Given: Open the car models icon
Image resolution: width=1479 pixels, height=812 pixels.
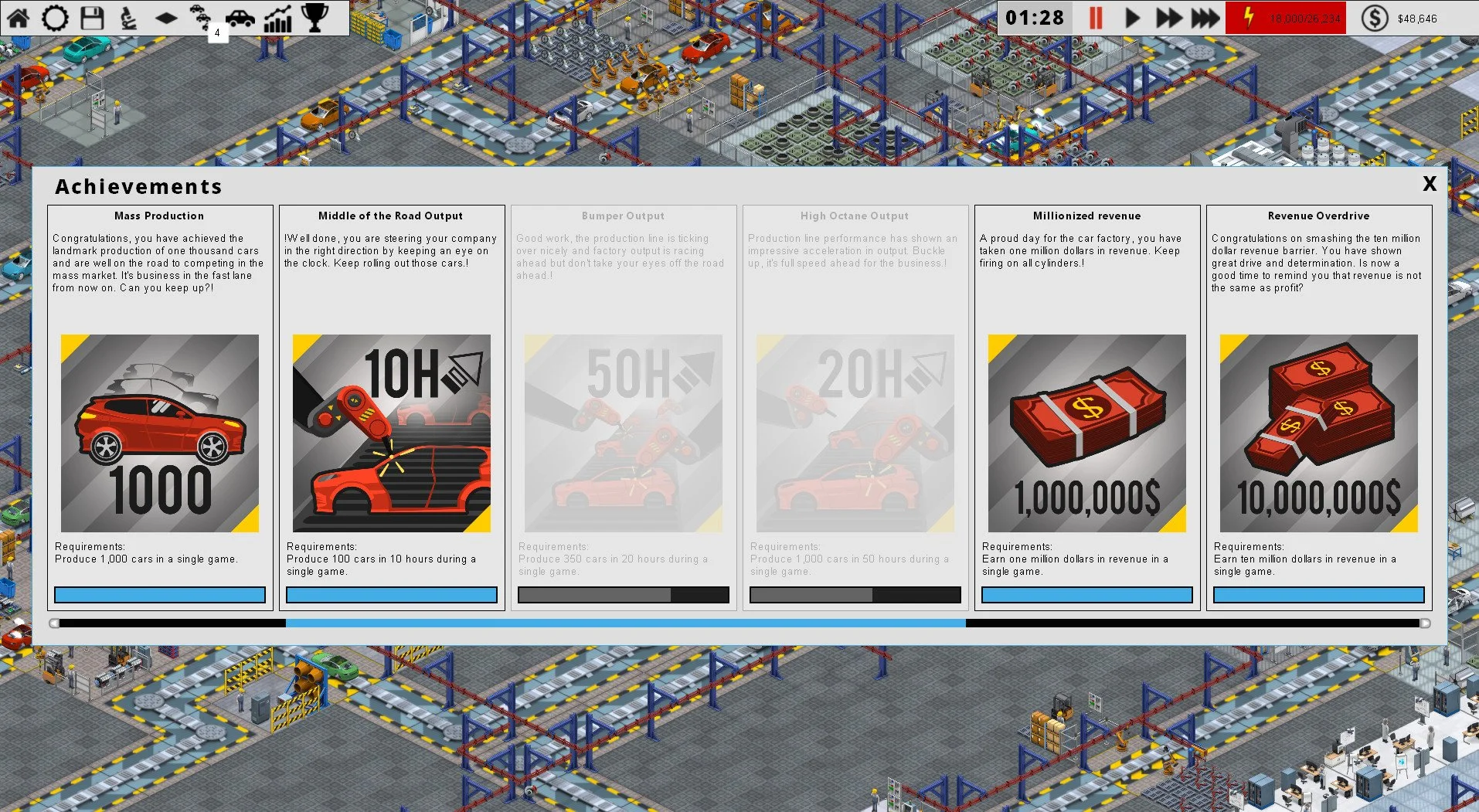Looking at the screenshot, I should click(x=240, y=17).
